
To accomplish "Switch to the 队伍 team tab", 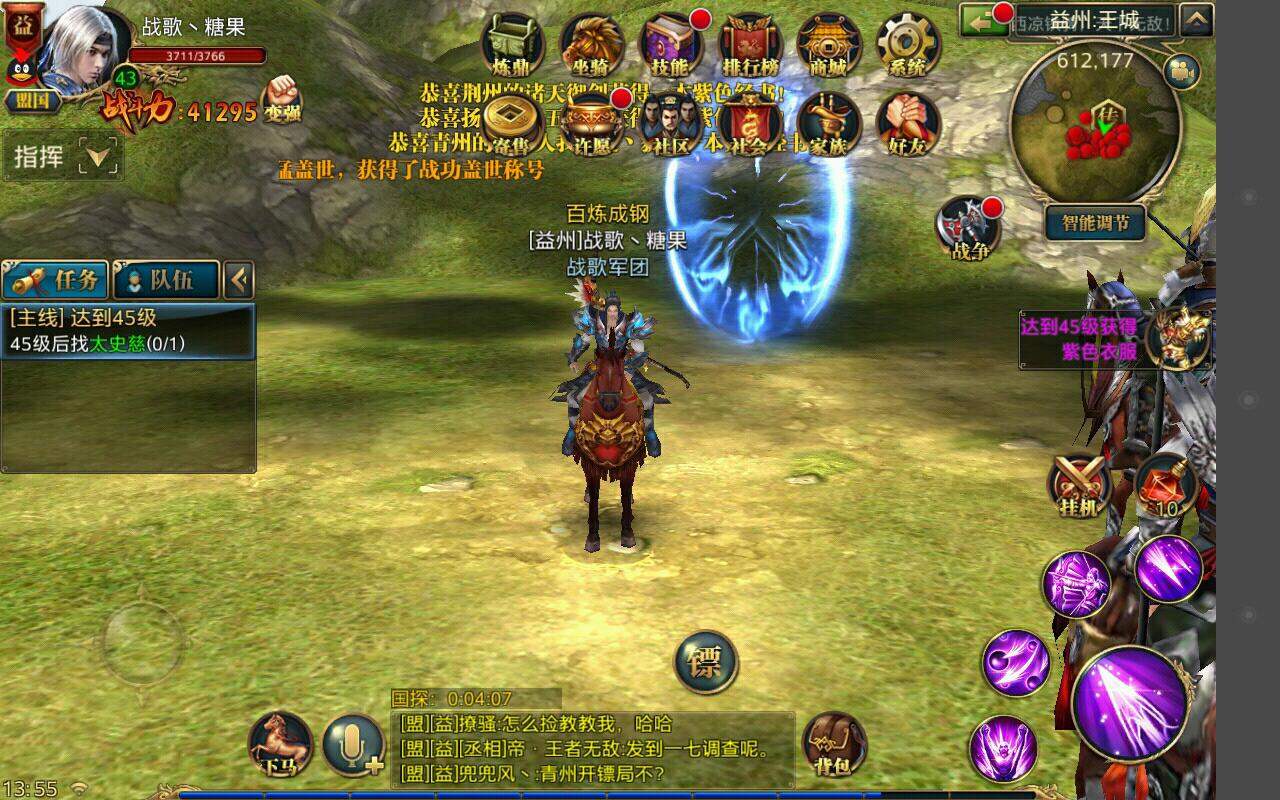I will coord(166,280).
